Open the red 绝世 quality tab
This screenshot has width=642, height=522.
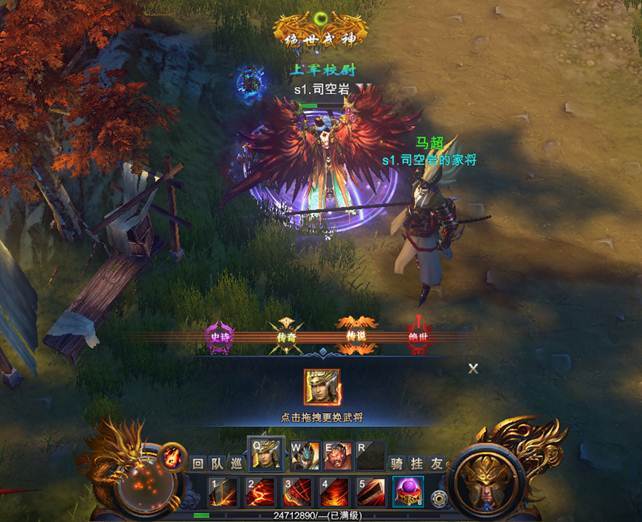420,335
